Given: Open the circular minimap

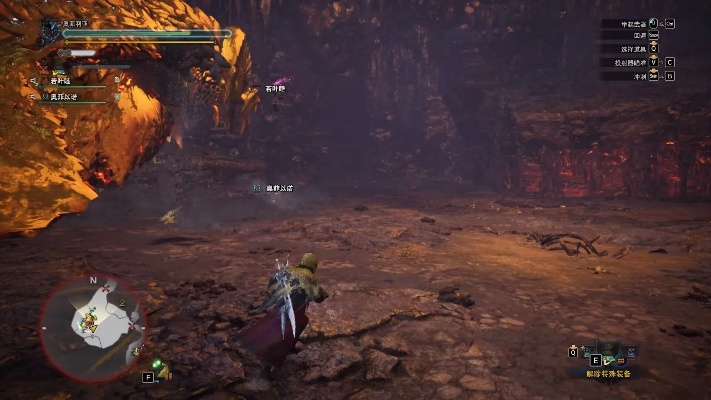Looking at the screenshot, I should [x=92, y=321].
